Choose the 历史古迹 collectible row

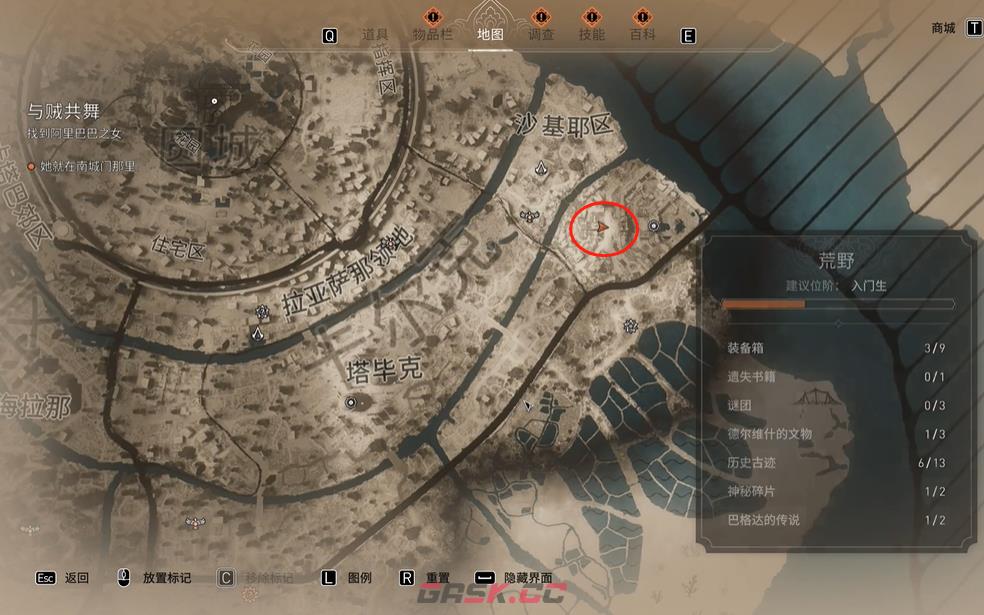click(836, 462)
